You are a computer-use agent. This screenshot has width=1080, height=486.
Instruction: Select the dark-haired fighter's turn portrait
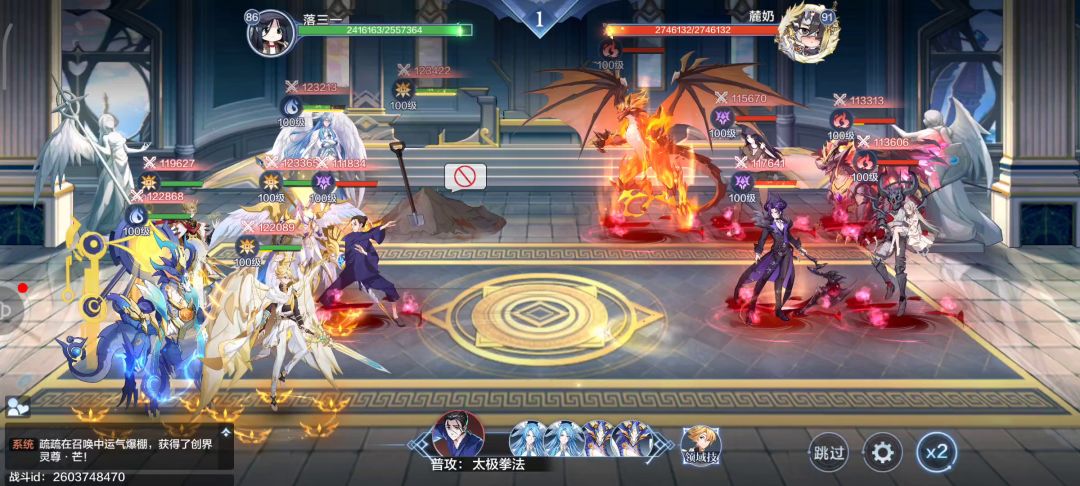pos(458,436)
